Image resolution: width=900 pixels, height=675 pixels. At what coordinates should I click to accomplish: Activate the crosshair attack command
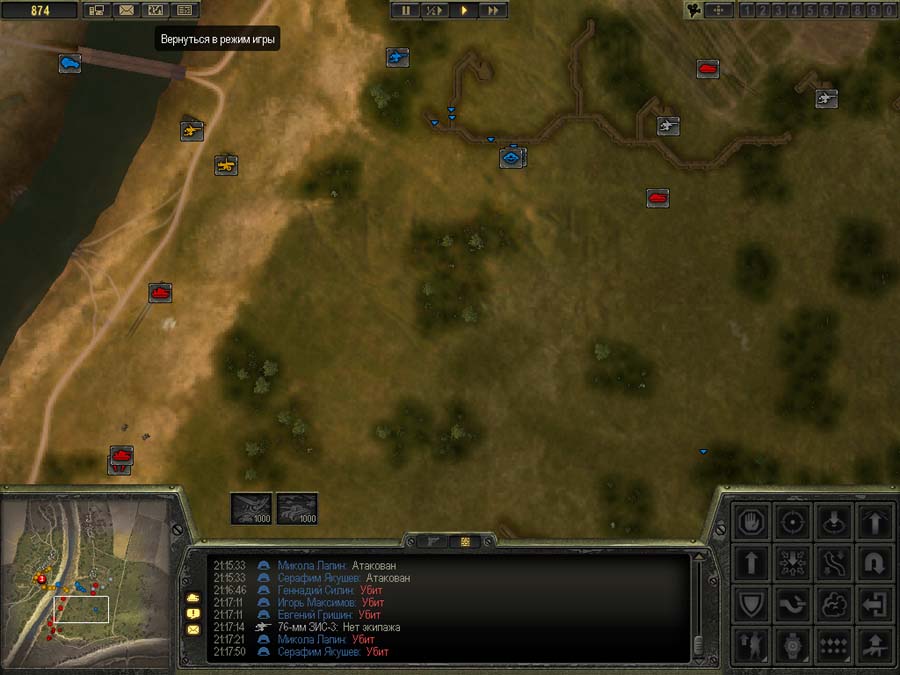(793, 520)
